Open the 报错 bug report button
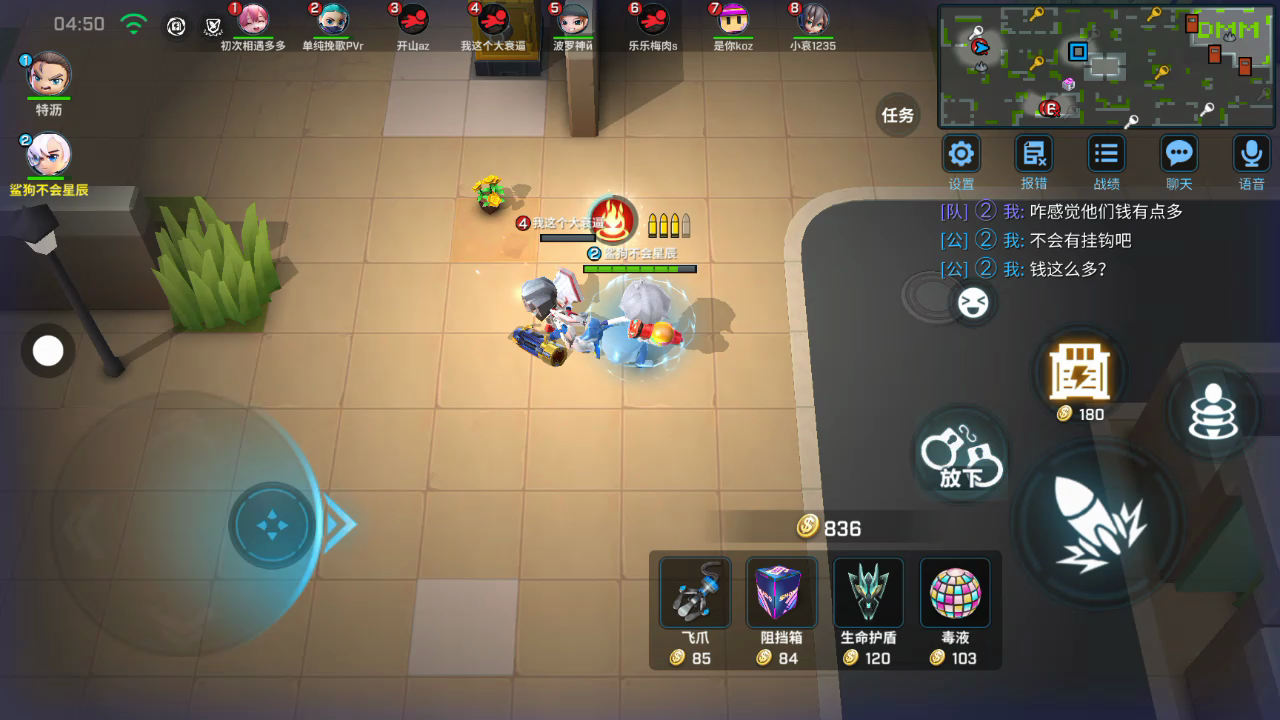 (1033, 154)
